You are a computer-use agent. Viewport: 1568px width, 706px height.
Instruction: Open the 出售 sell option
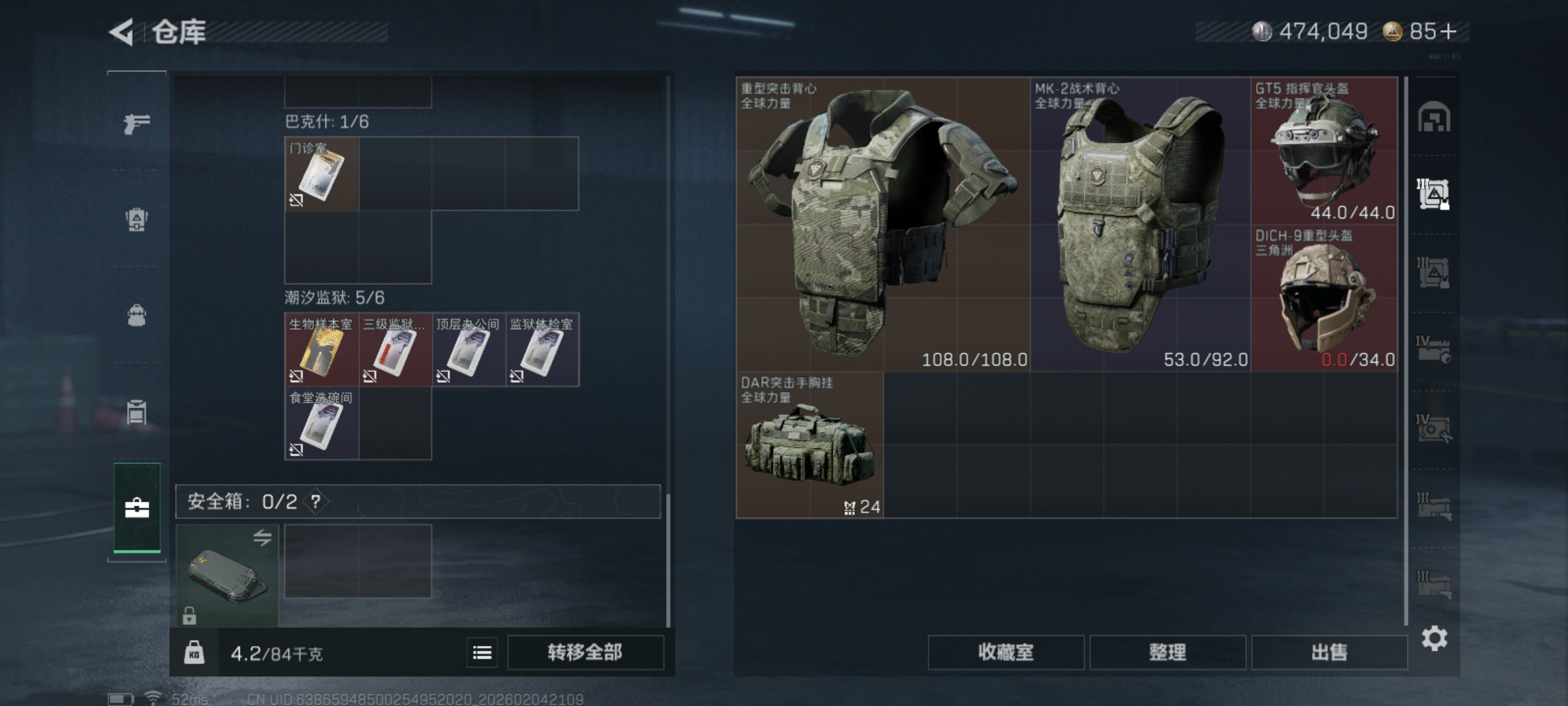1329,652
